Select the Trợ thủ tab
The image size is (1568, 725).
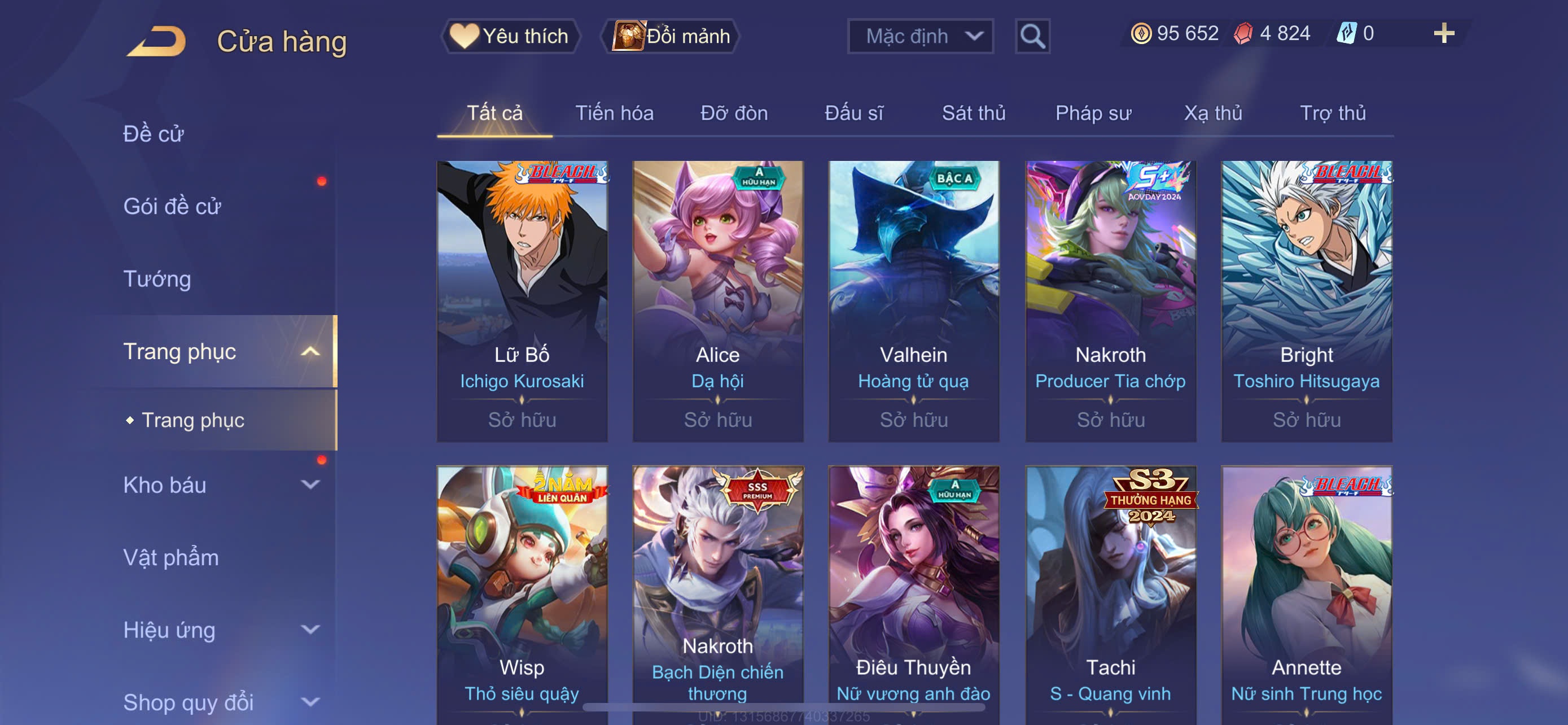[1333, 113]
